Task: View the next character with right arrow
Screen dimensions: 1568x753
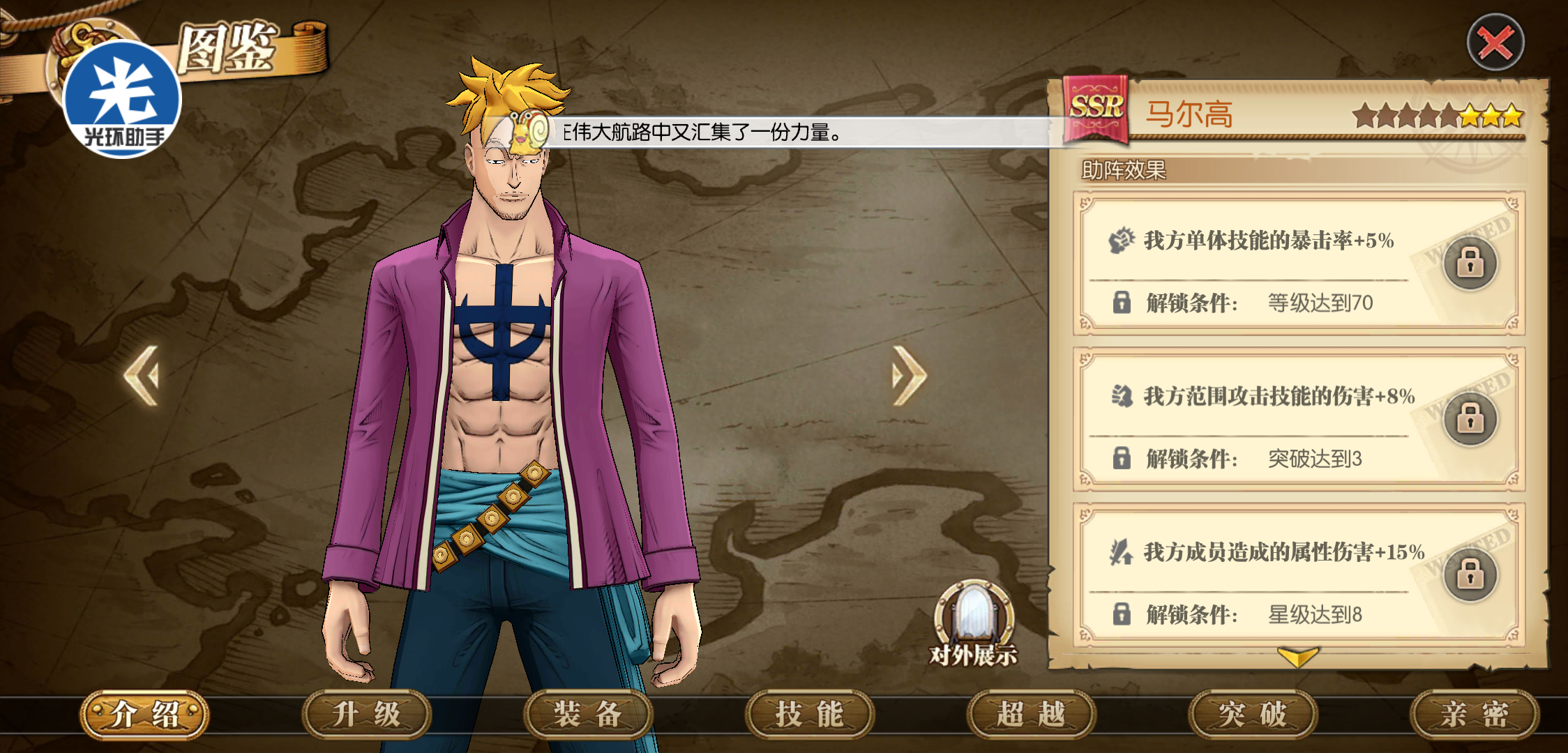Action: (x=908, y=376)
